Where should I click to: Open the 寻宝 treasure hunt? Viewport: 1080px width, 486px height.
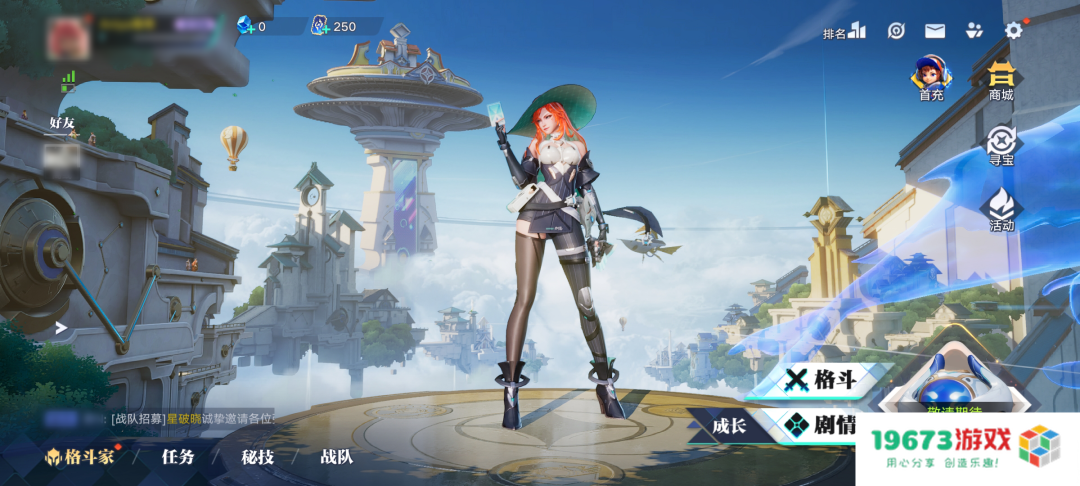pyautogui.click(x=1001, y=145)
